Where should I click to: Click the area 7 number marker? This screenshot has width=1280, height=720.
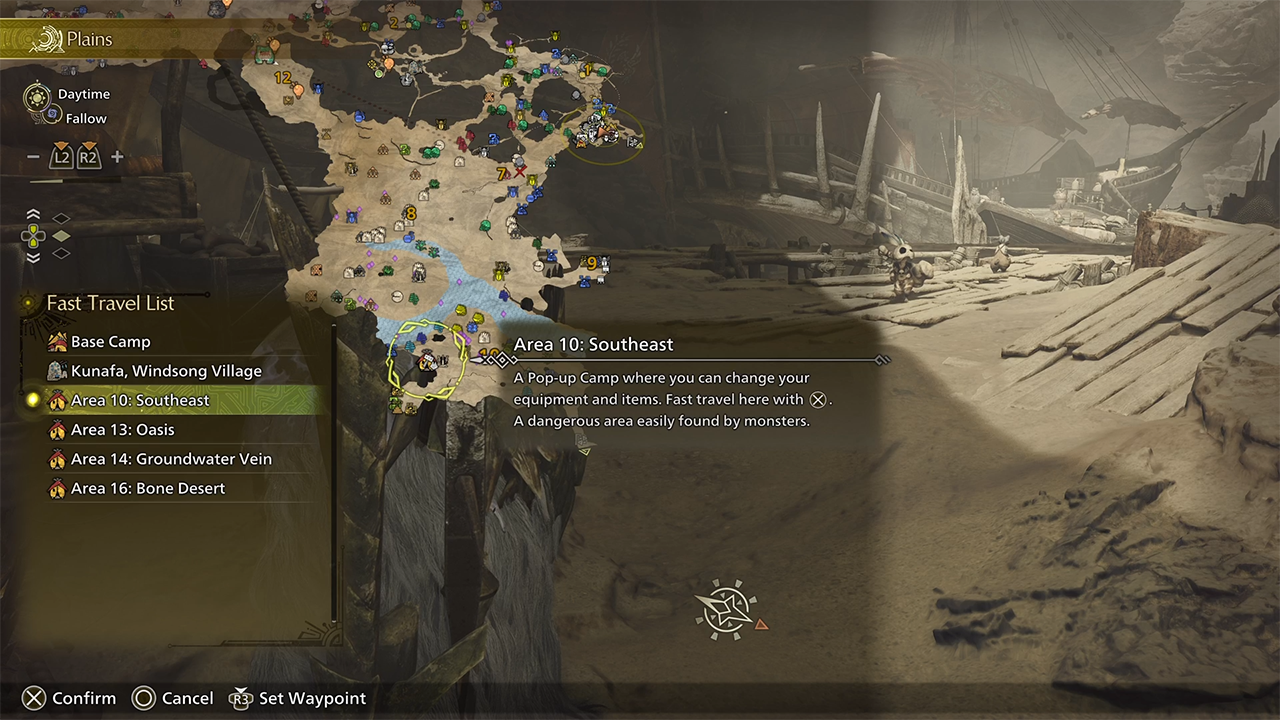[x=501, y=174]
